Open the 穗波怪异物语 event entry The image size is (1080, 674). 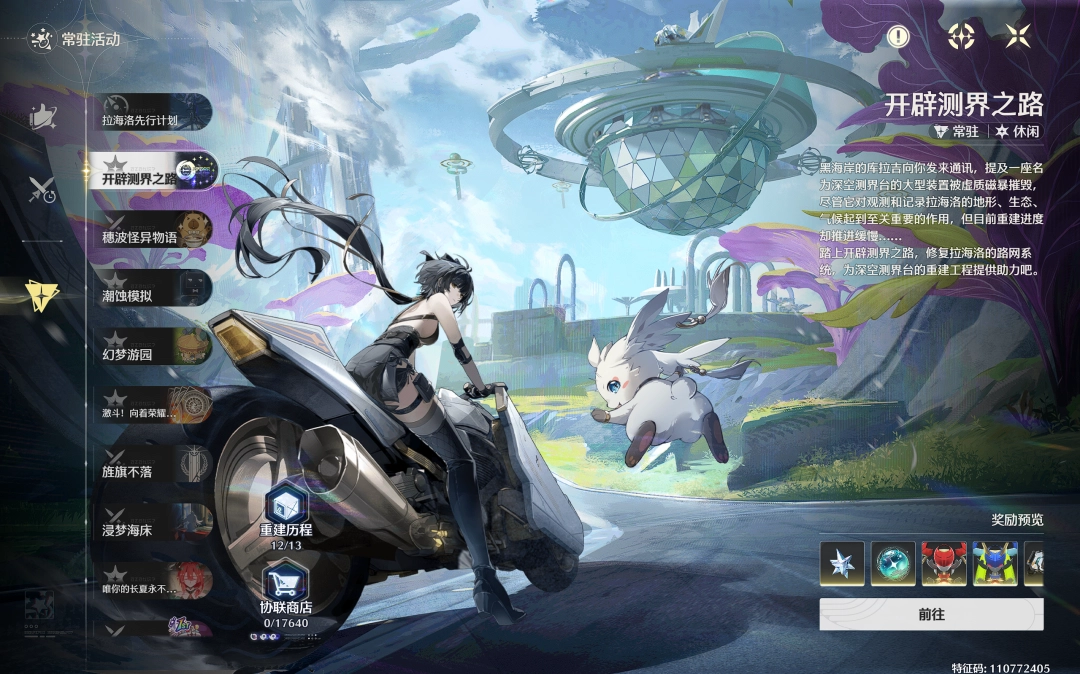(155, 230)
